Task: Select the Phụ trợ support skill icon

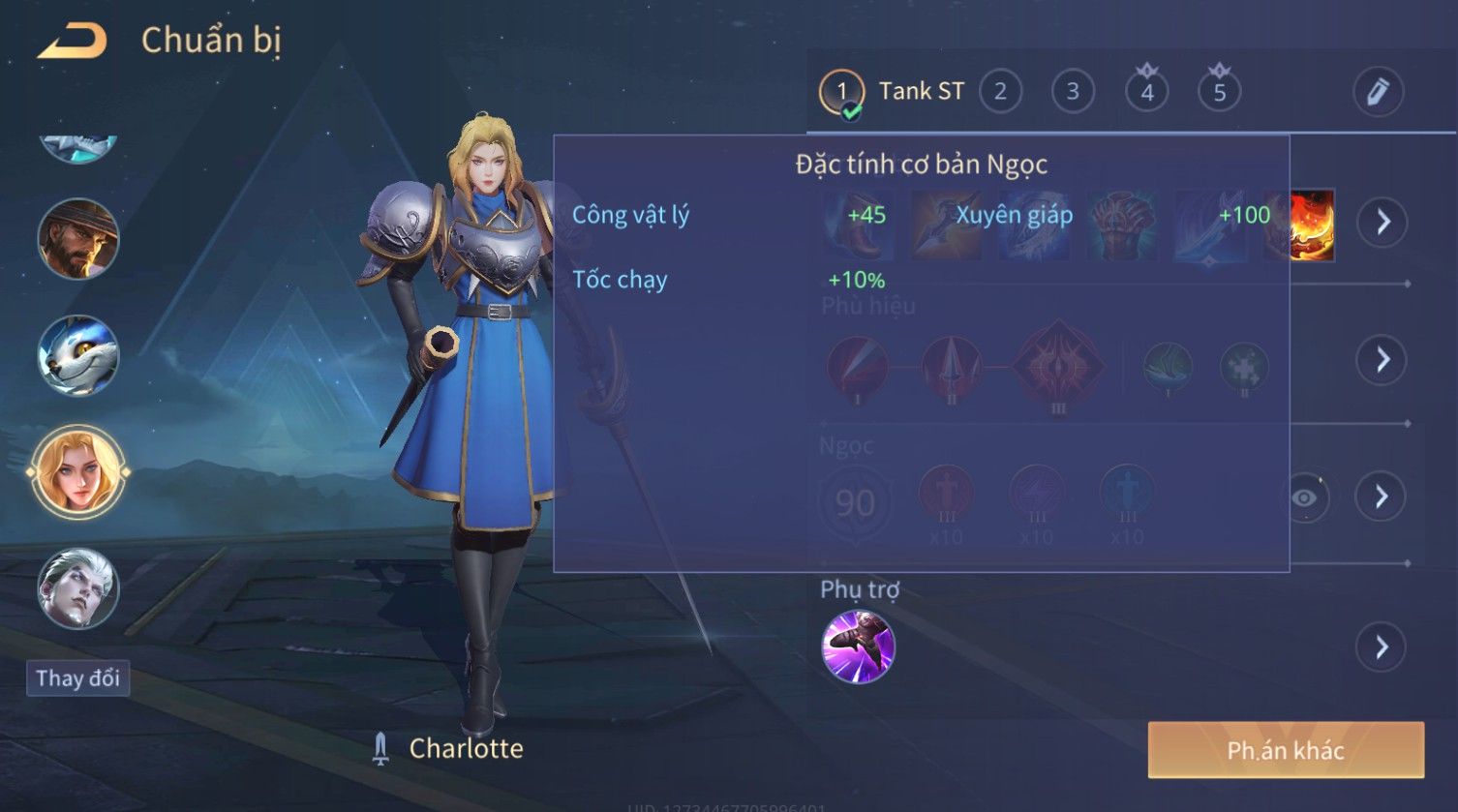Action: (858, 647)
